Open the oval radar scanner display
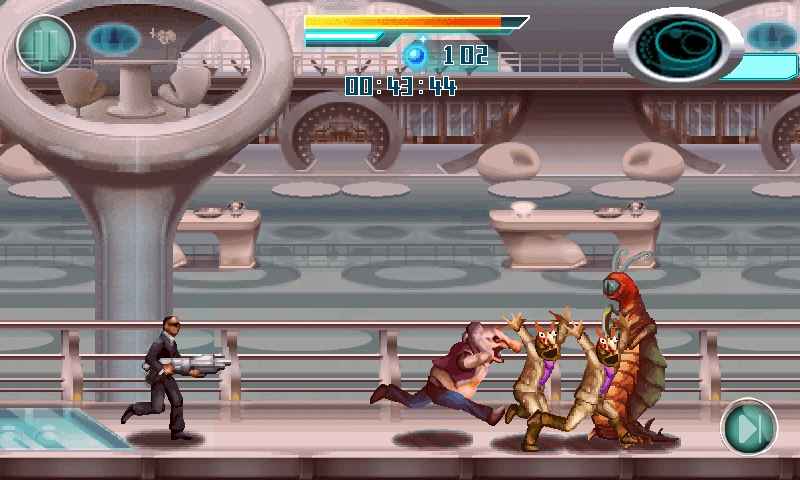This screenshot has width=800, height=480. (679, 45)
